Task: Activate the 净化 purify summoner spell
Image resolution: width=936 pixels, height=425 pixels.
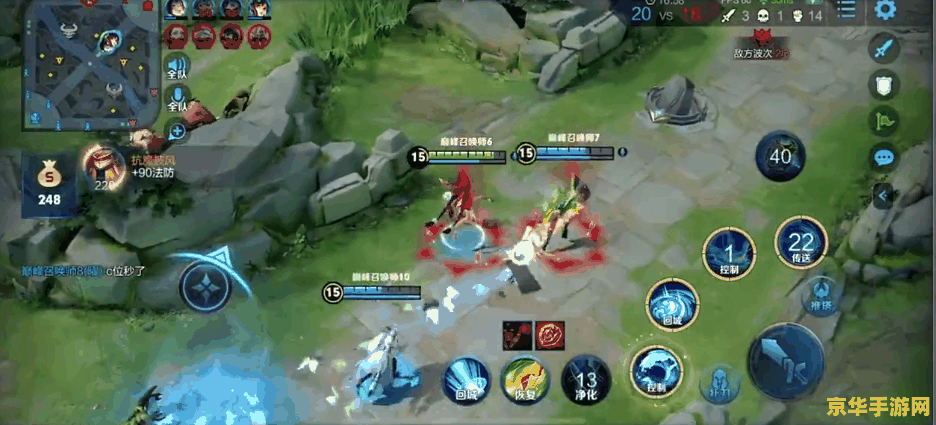Action: point(585,379)
